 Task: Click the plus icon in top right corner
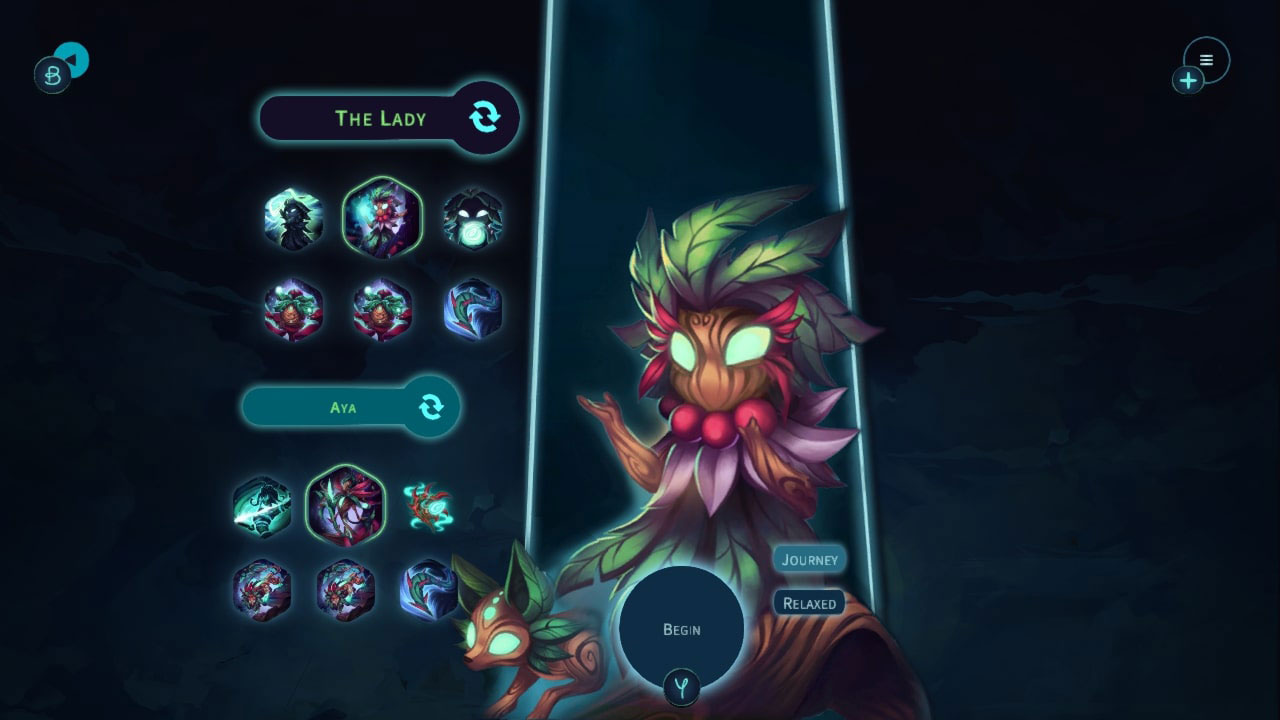1188,80
